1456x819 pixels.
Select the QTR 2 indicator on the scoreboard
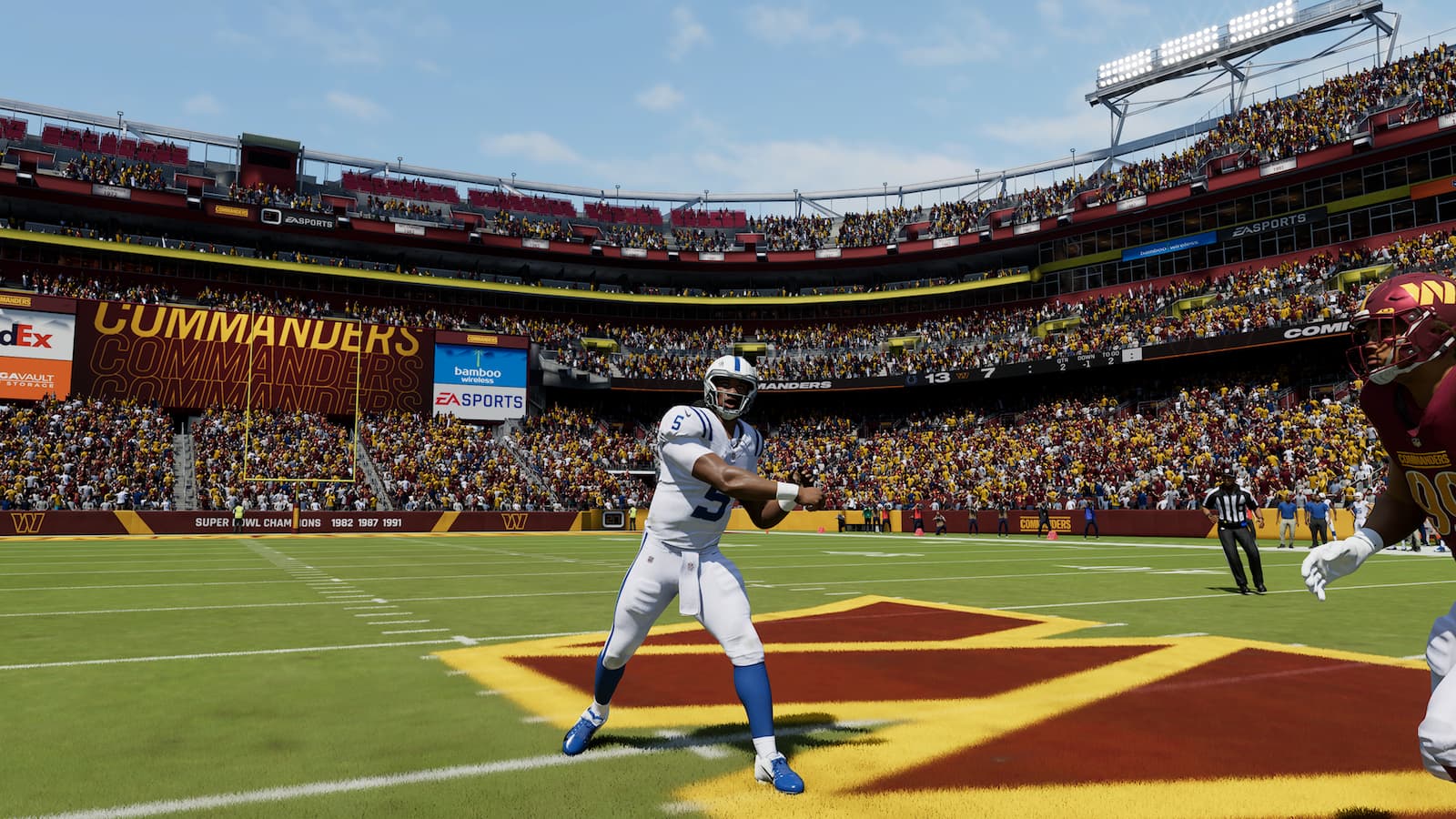point(1063,364)
